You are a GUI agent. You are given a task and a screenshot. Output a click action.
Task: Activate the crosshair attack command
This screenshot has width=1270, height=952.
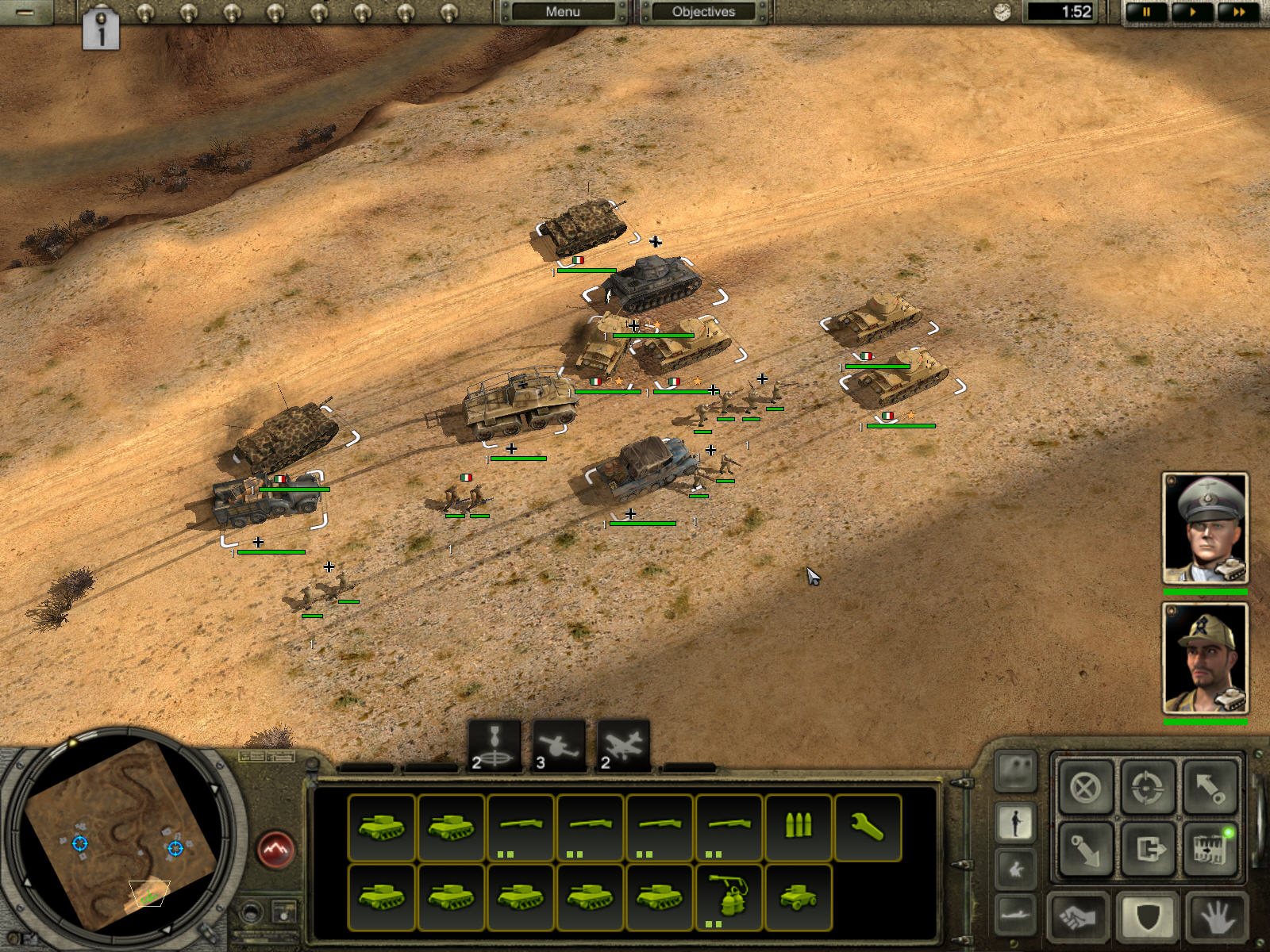pyautogui.click(x=1147, y=788)
